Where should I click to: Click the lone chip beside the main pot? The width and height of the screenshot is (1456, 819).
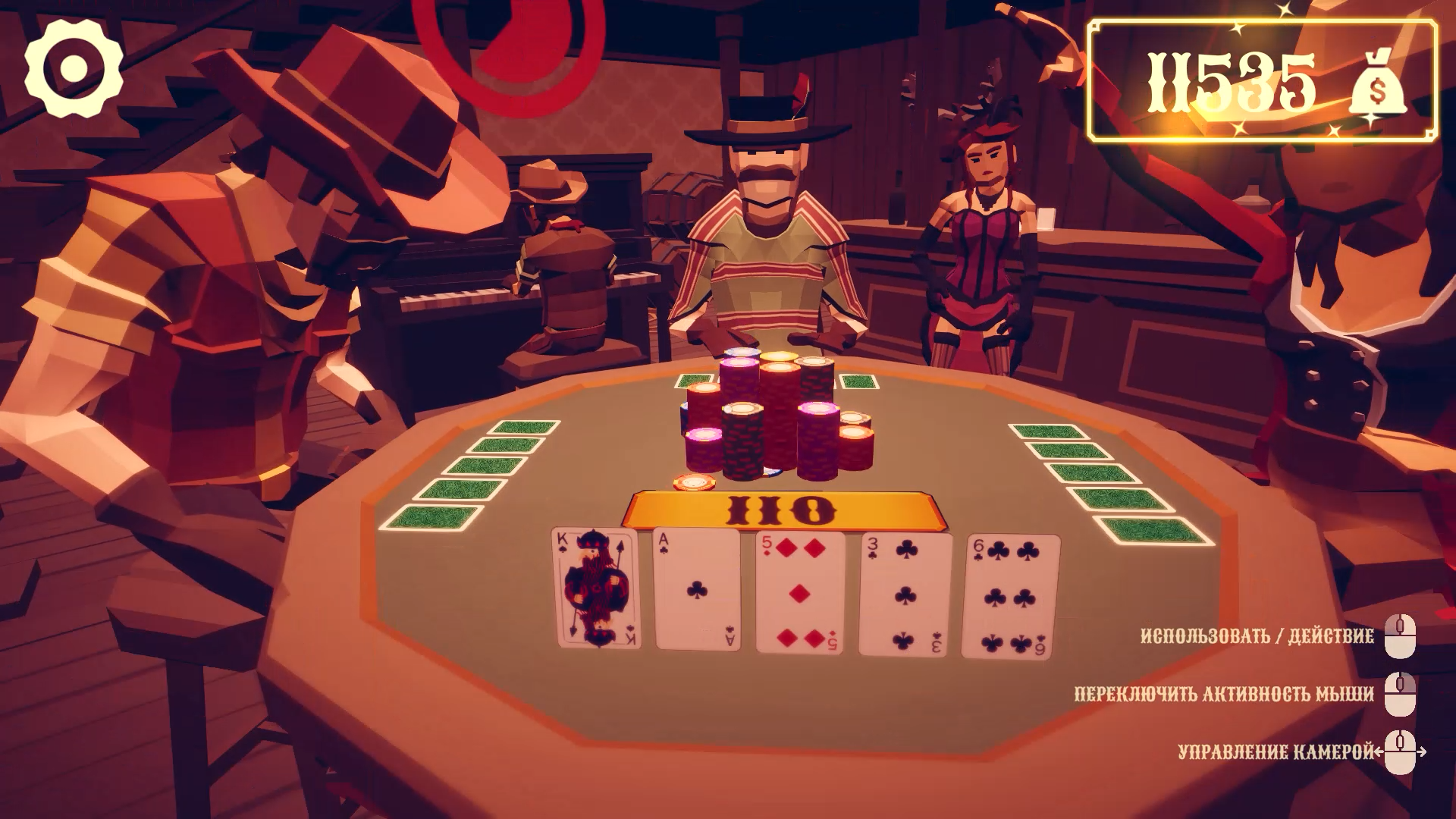coord(696,479)
